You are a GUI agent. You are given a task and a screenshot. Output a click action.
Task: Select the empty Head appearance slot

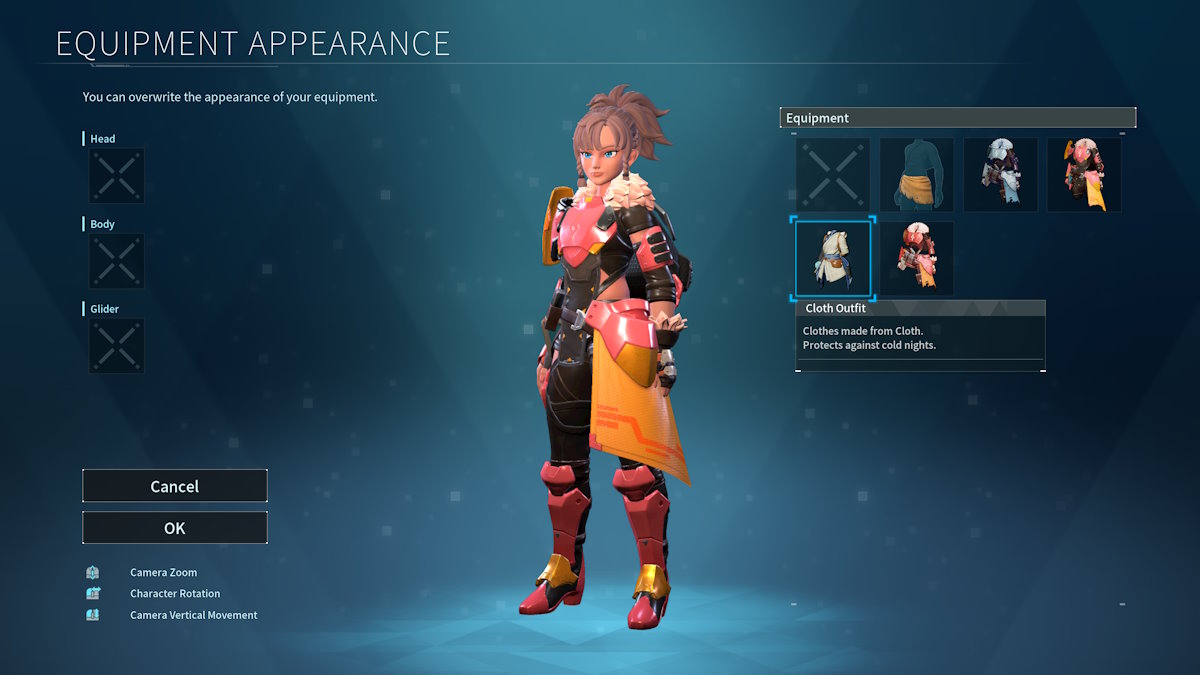pyautogui.click(x=117, y=176)
